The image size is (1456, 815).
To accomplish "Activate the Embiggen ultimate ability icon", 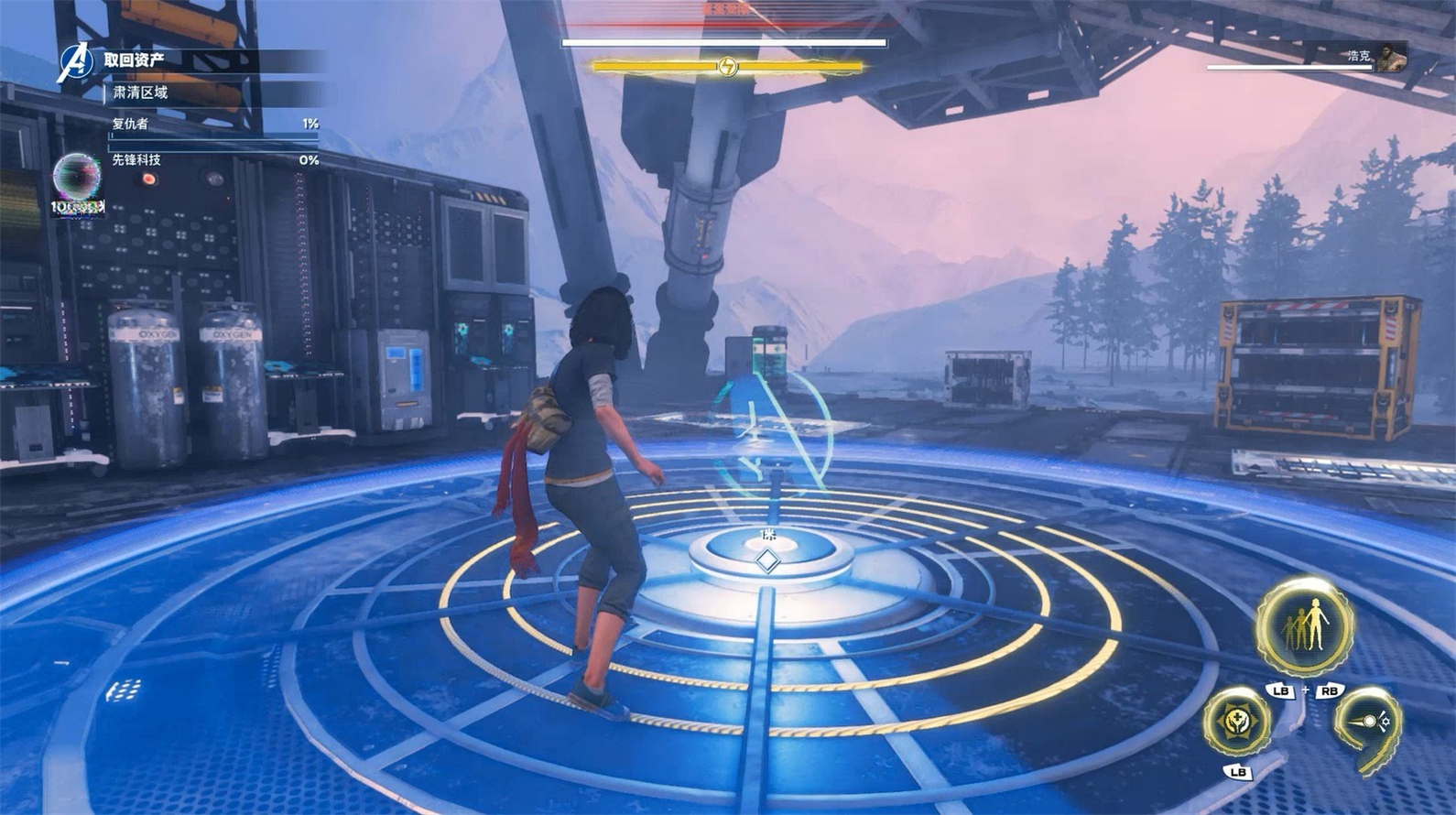I will click(x=1305, y=626).
